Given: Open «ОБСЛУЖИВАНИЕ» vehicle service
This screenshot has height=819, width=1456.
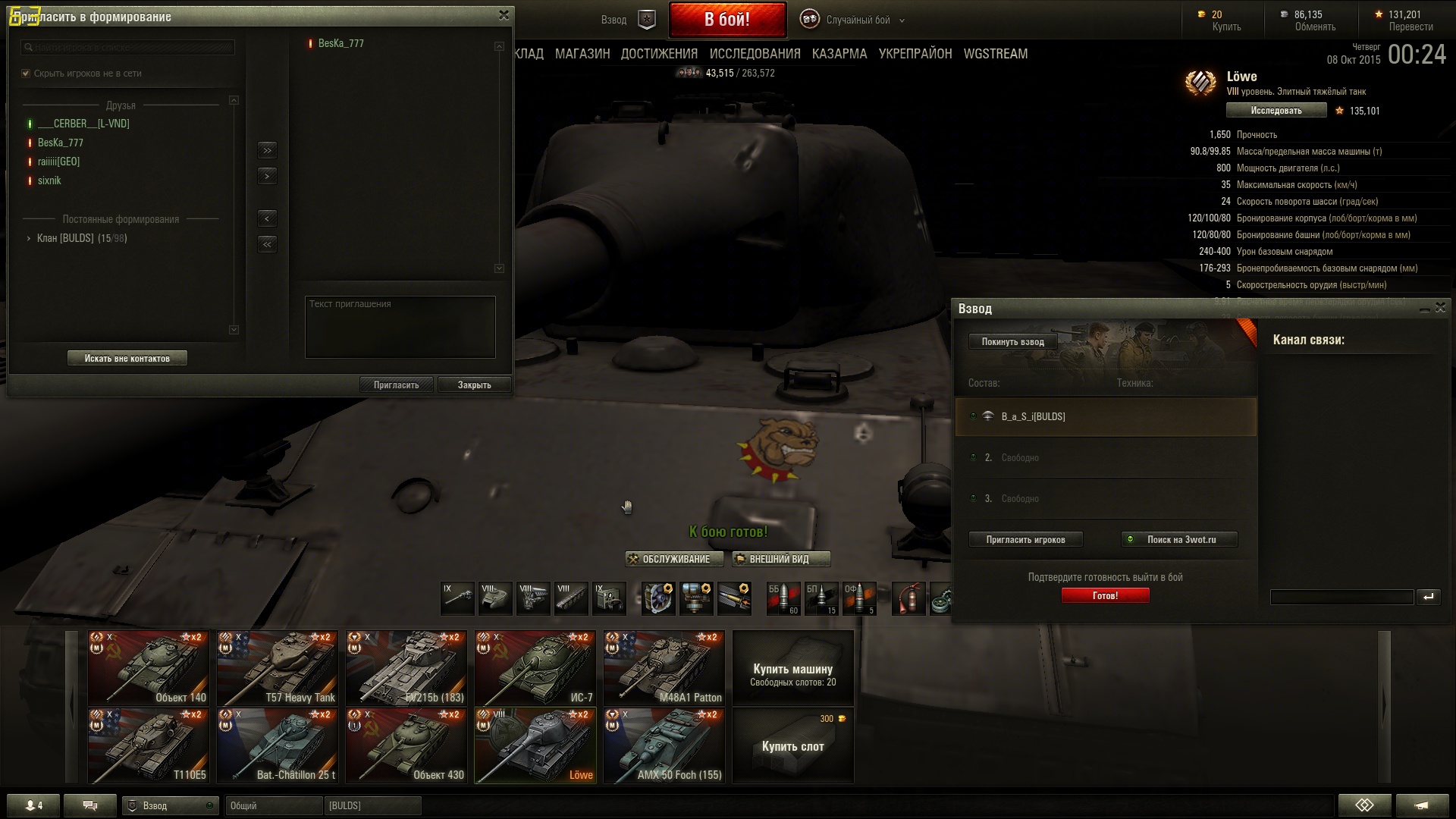Looking at the screenshot, I should [674, 559].
